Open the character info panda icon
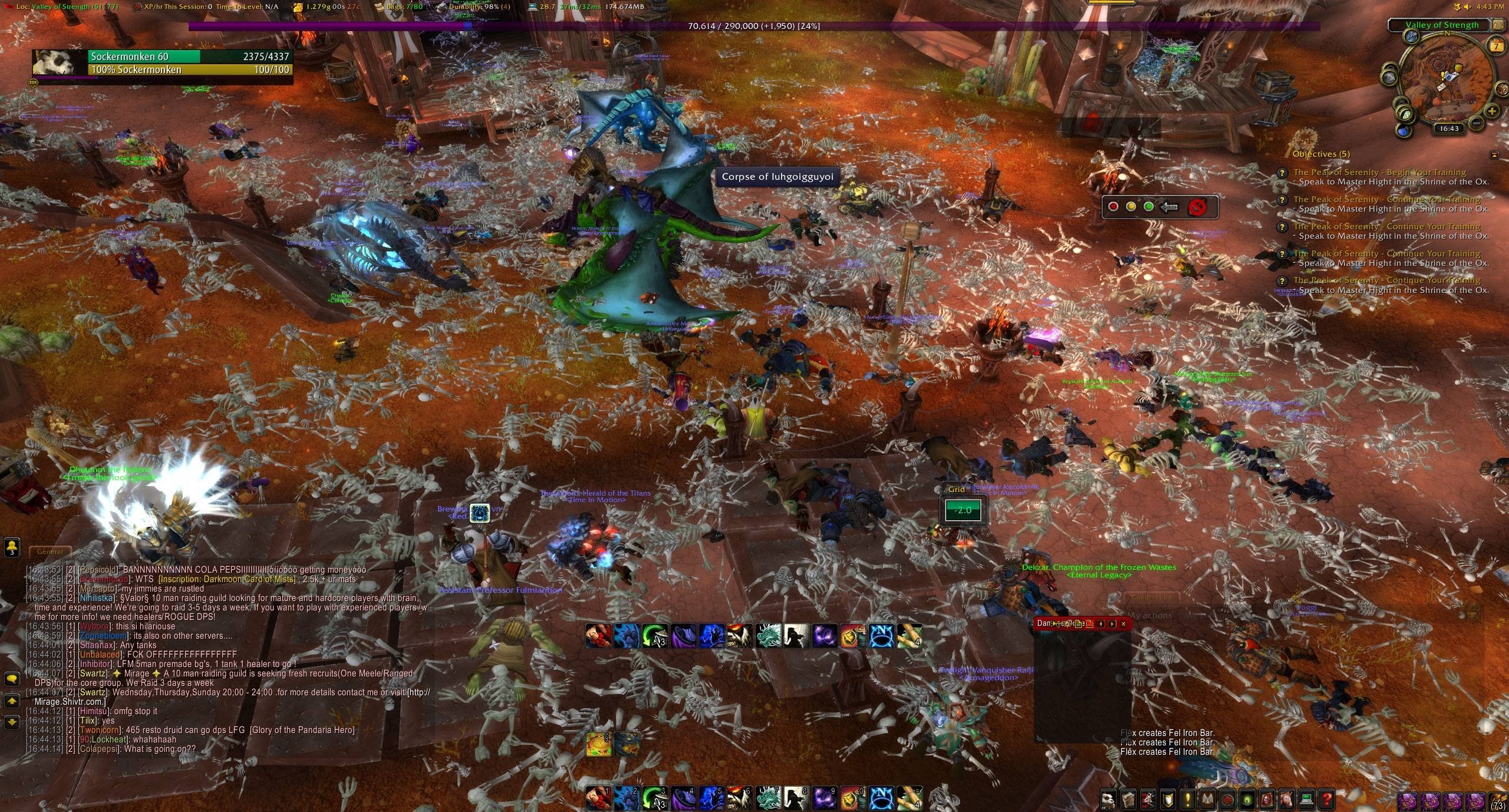 (1108, 800)
